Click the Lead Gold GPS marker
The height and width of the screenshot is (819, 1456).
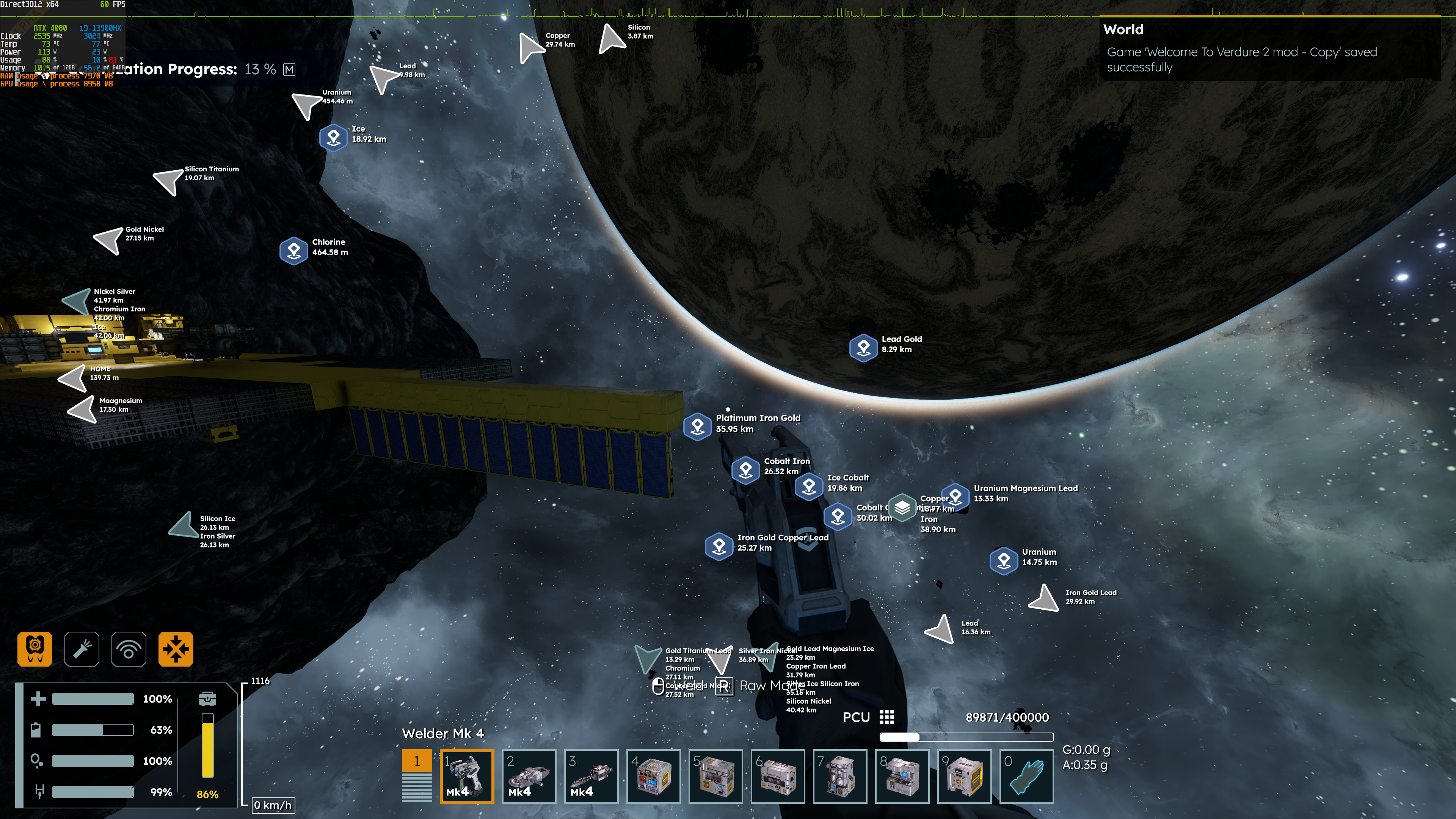(863, 347)
